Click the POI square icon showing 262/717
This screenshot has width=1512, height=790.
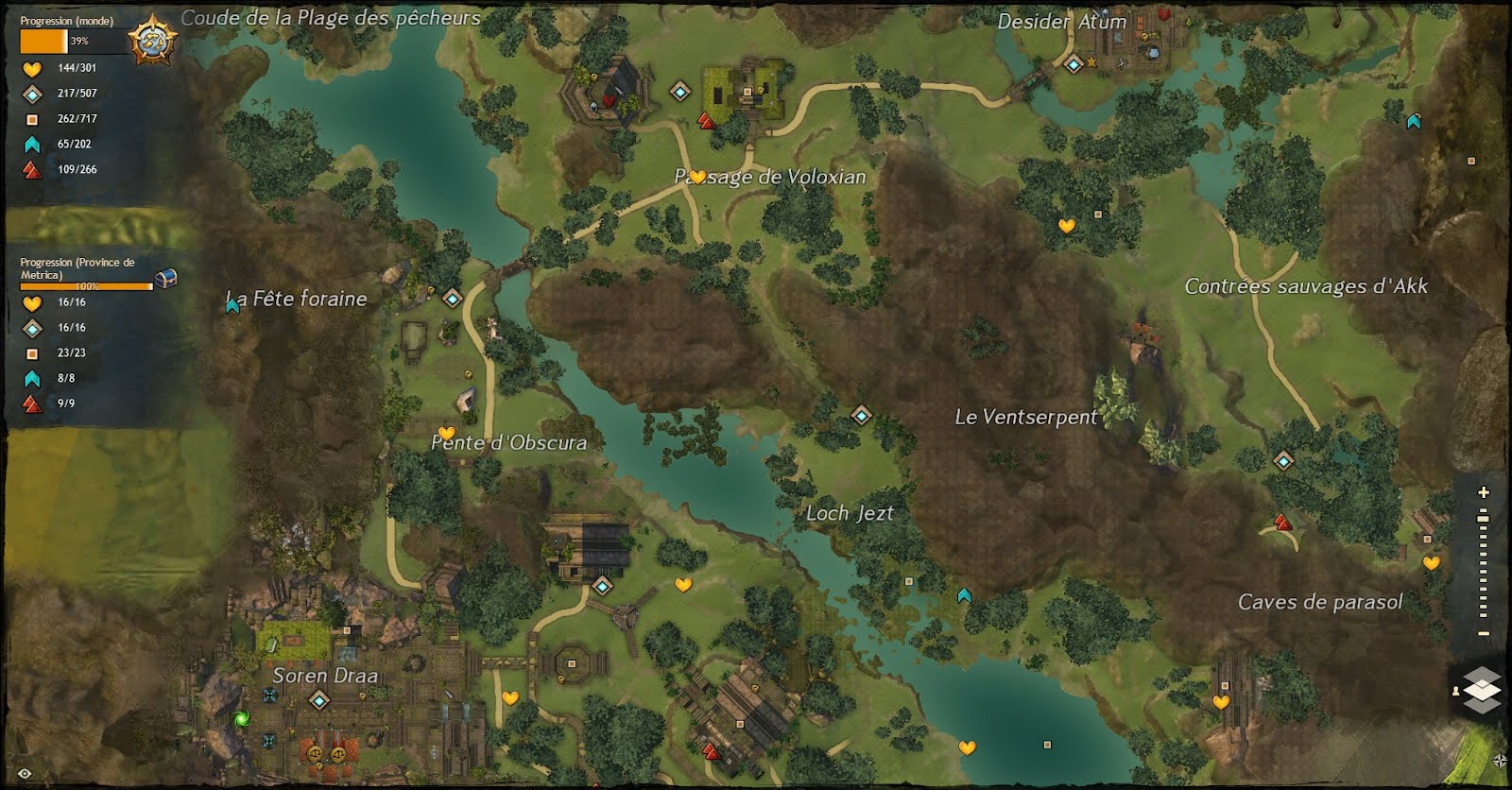coord(30,118)
